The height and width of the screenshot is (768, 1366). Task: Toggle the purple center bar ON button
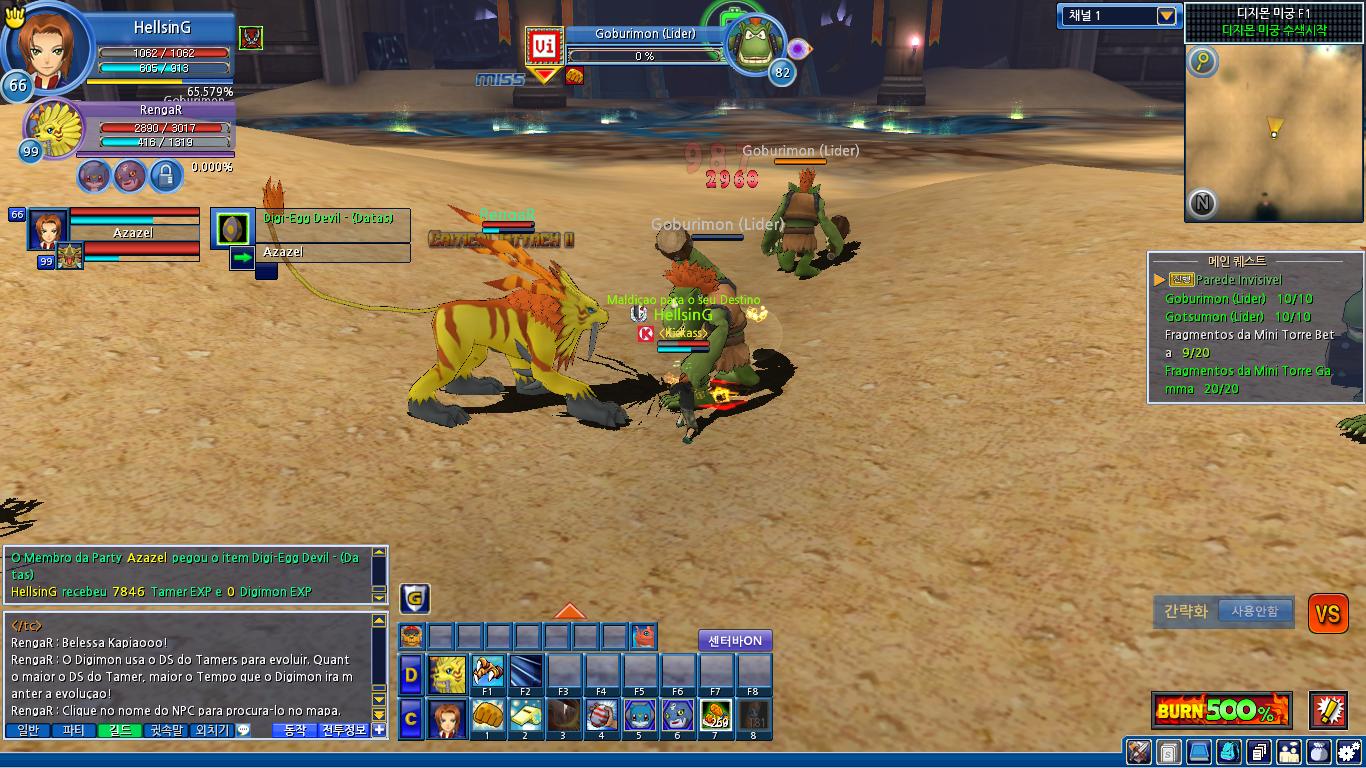tap(735, 641)
